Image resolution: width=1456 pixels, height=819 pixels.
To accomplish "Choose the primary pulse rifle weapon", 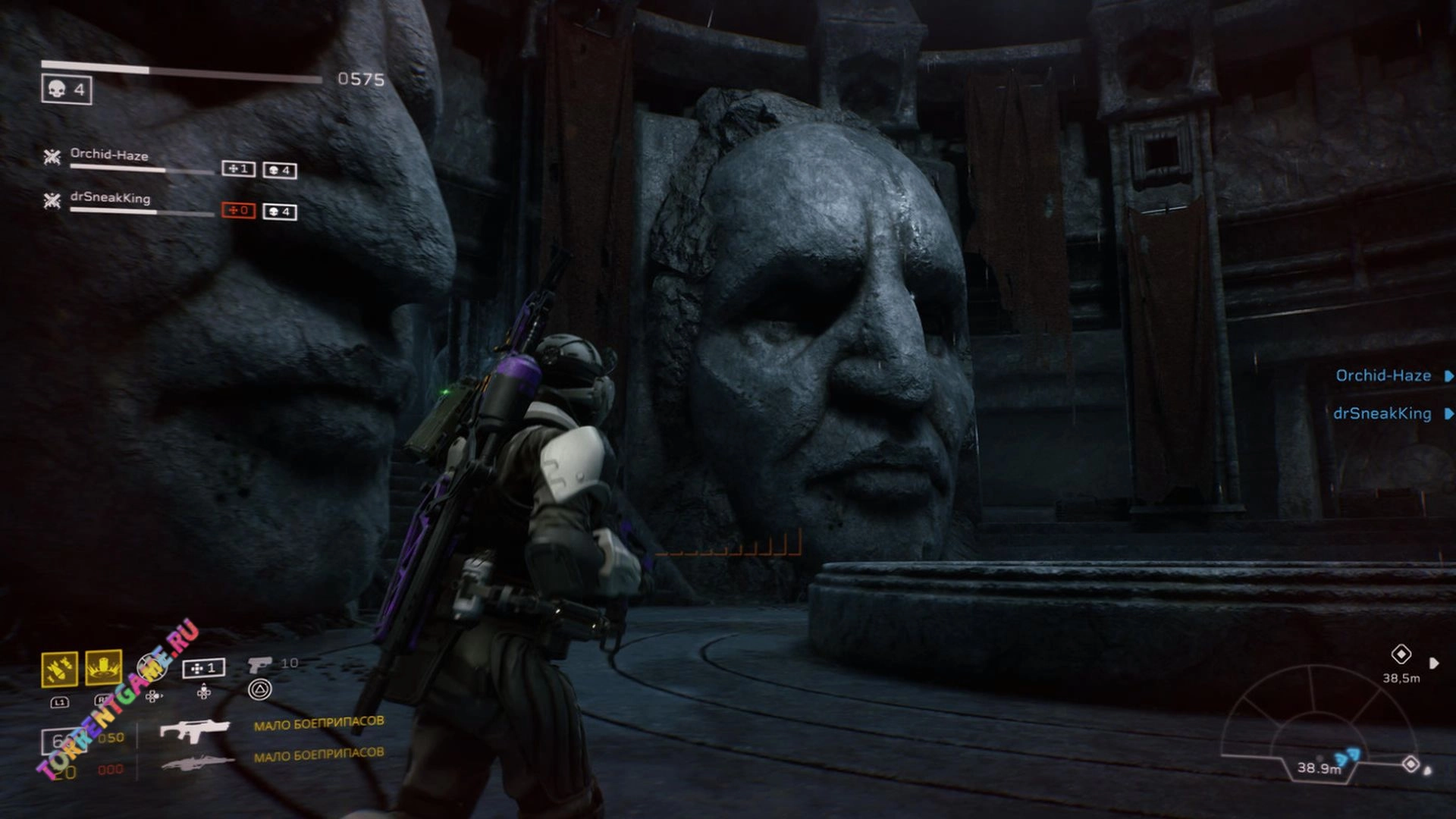I will point(194,730).
